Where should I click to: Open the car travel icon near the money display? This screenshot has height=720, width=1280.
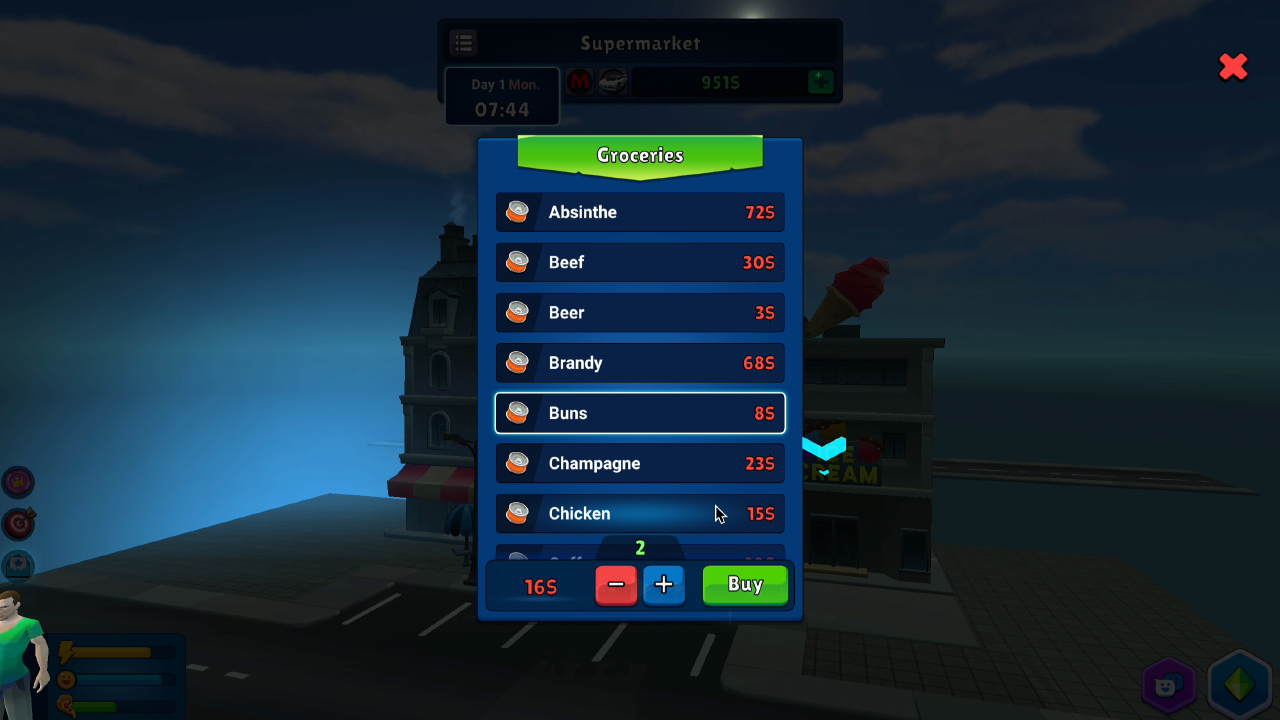point(612,82)
